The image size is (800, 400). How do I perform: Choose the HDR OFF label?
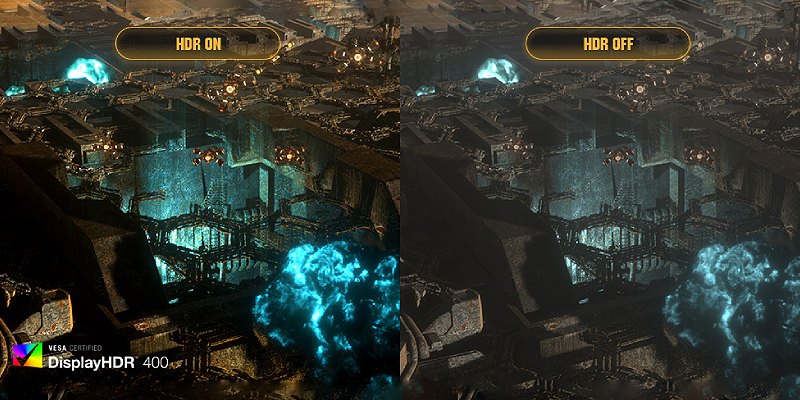tap(607, 43)
